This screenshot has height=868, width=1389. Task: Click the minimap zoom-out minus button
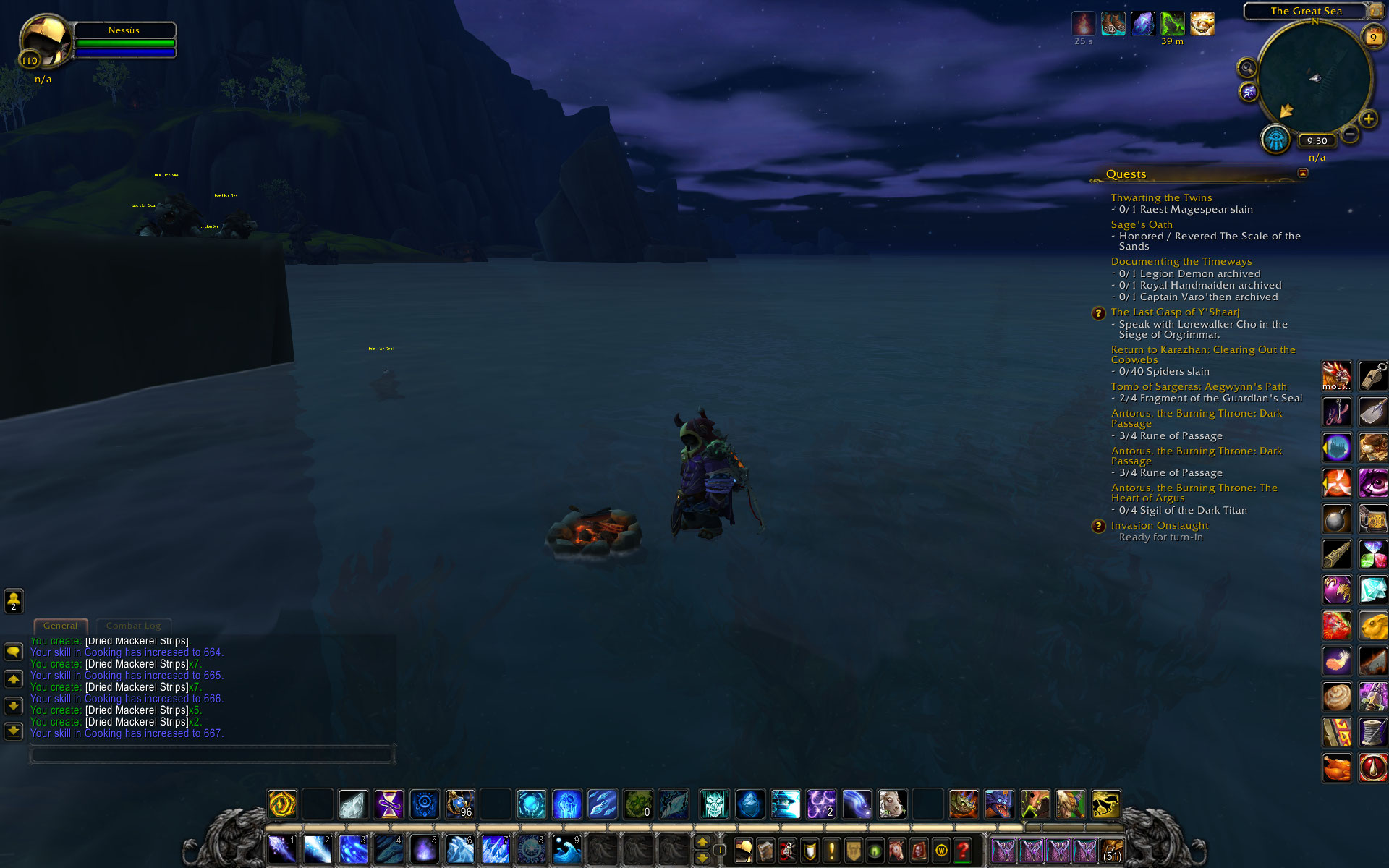tap(1350, 134)
